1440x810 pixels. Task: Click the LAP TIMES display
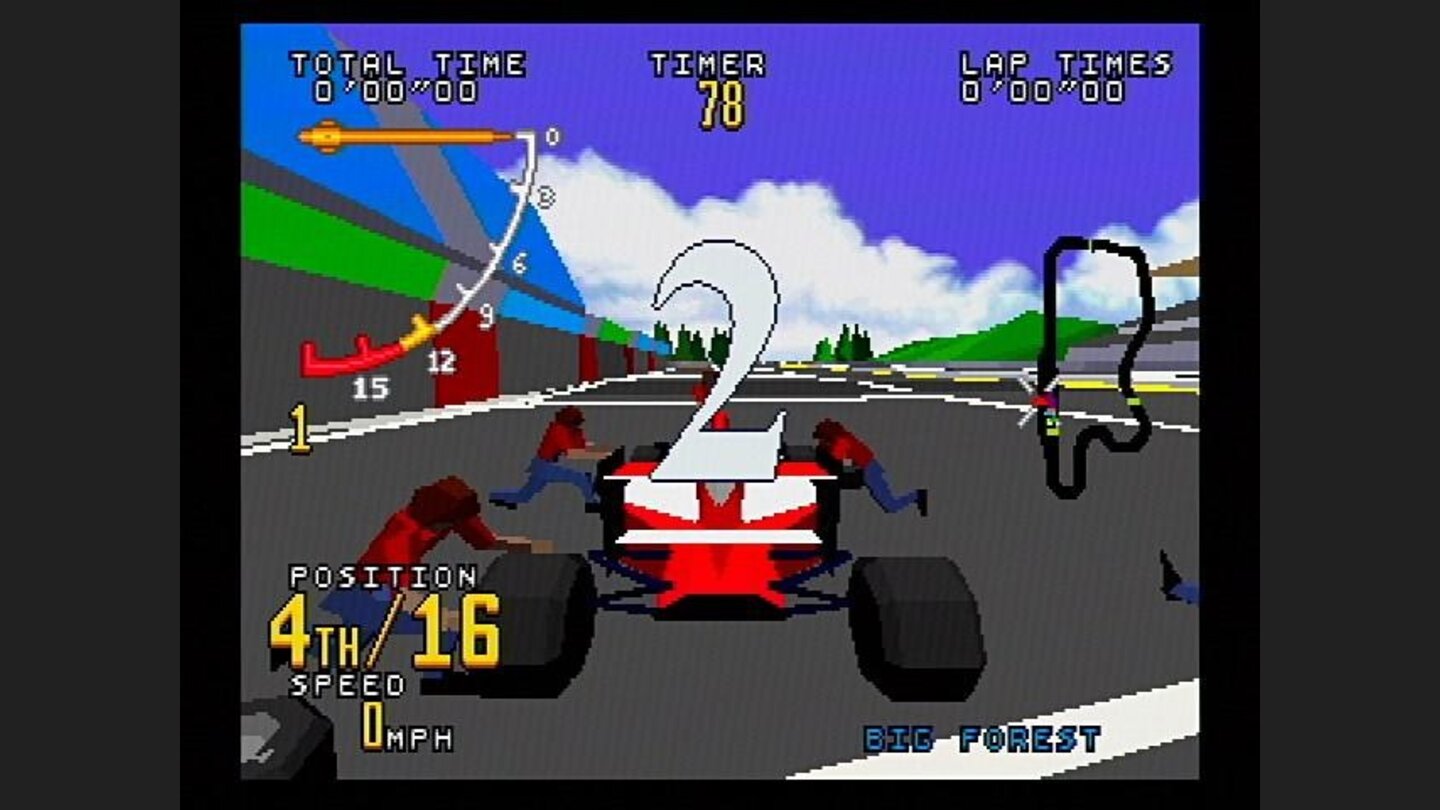tap(1063, 78)
